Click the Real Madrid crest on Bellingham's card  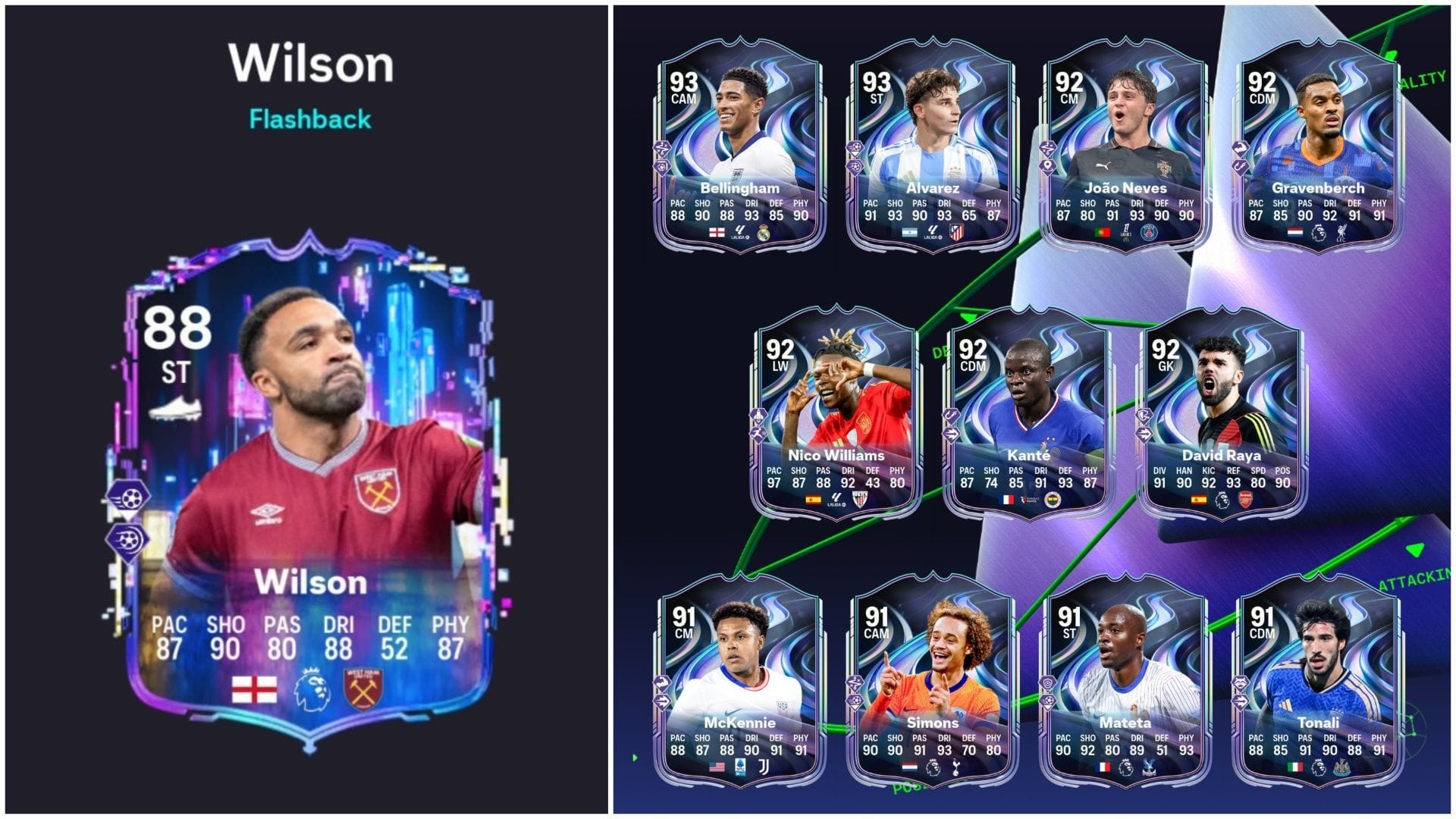(x=762, y=231)
